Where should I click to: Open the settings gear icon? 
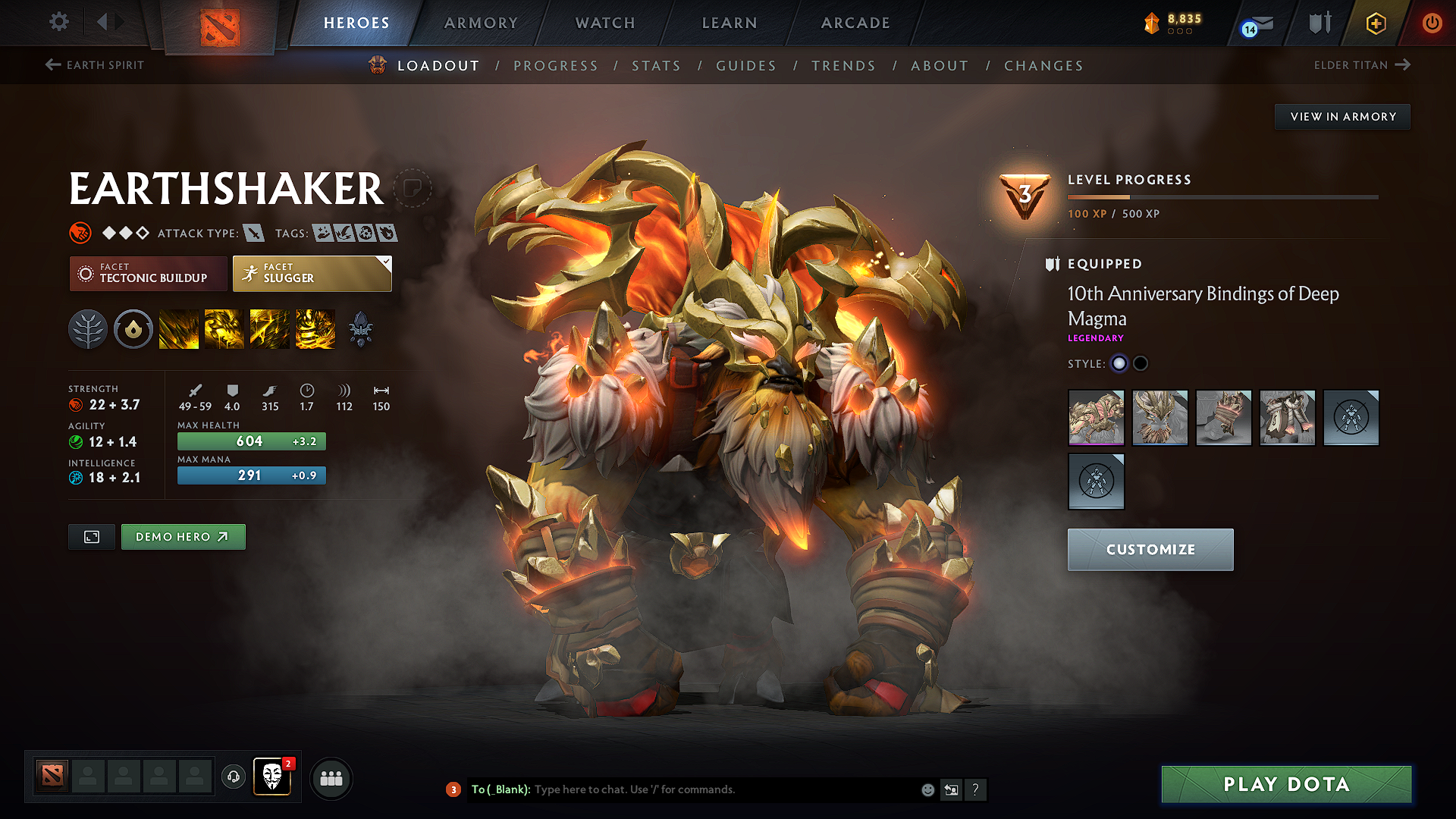[x=58, y=22]
